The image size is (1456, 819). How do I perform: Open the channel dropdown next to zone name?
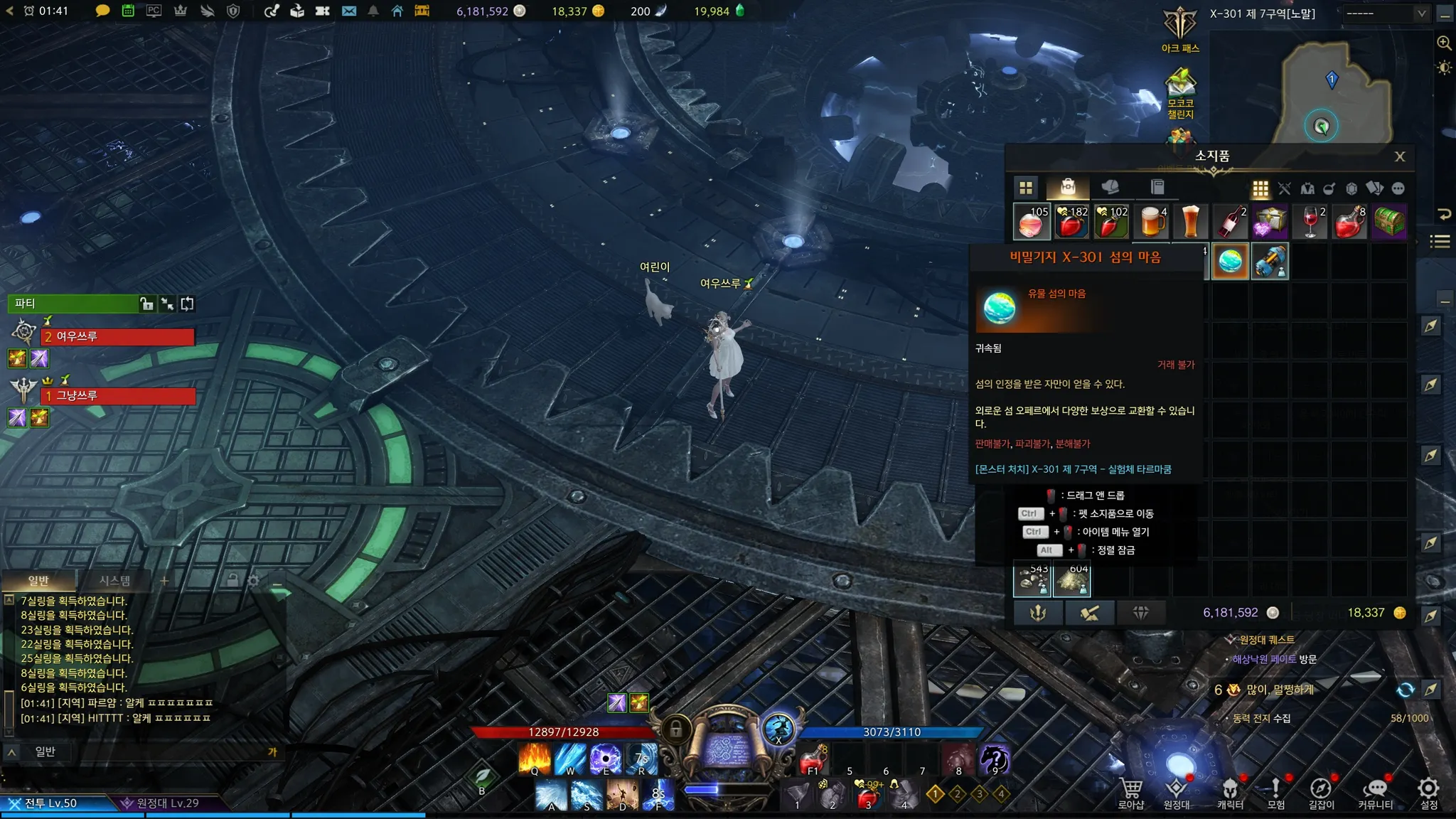tap(1383, 13)
